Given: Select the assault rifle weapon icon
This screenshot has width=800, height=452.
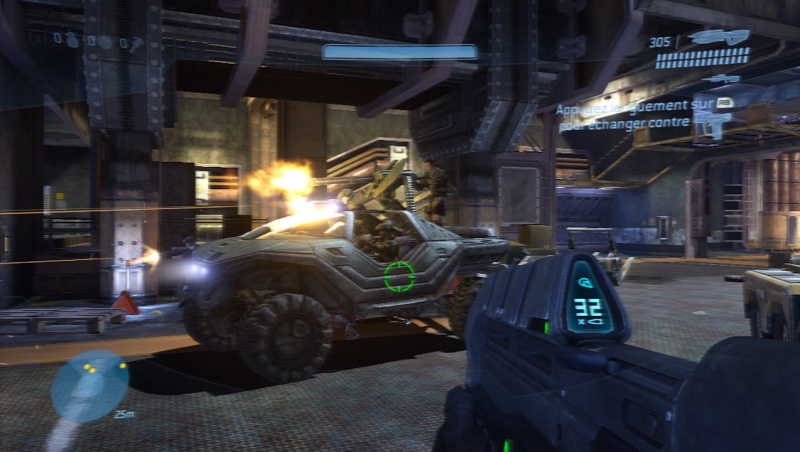Looking at the screenshot, I should [719, 37].
